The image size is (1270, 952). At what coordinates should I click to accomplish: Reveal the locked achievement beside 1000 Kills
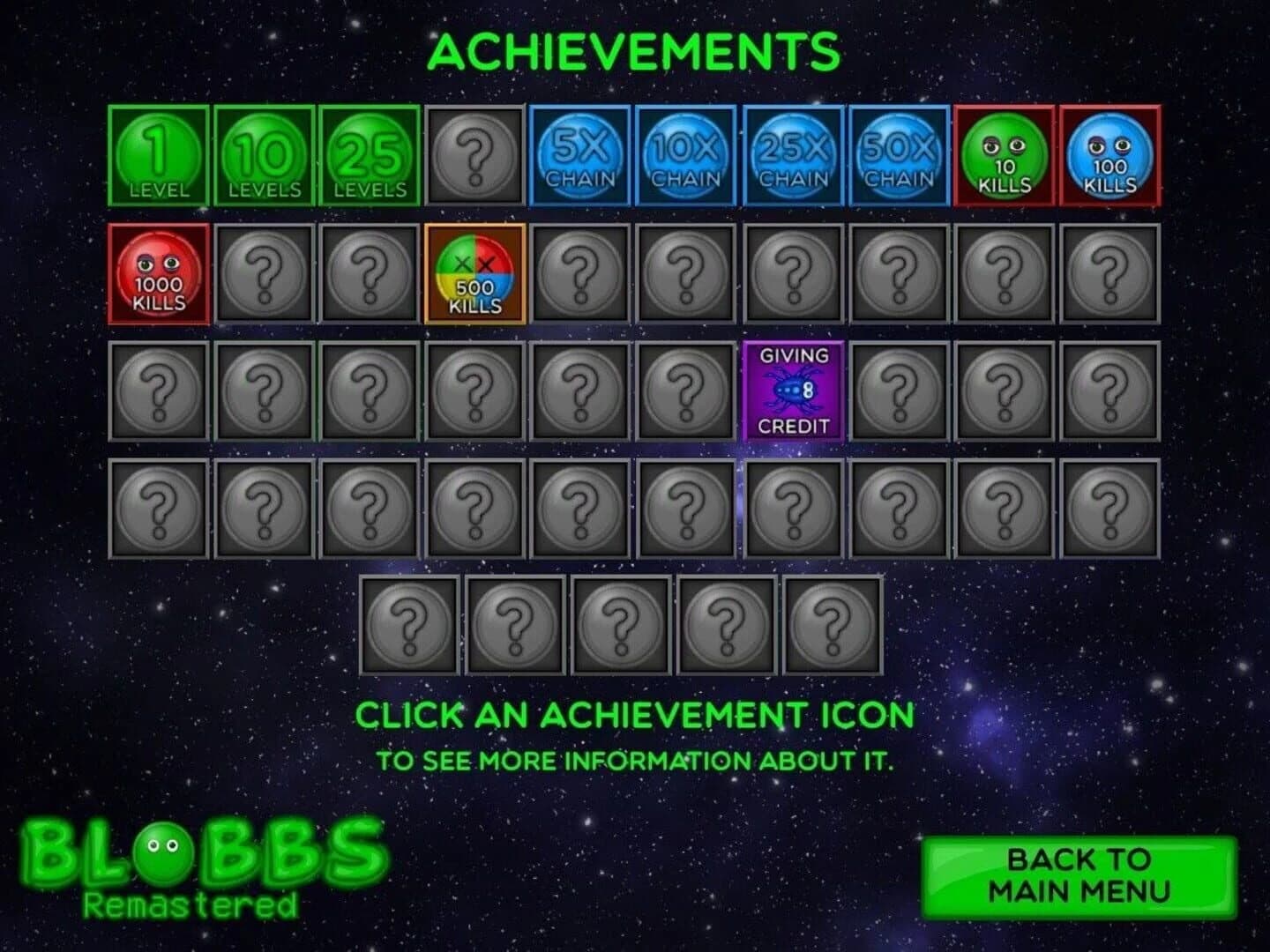point(263,273)
